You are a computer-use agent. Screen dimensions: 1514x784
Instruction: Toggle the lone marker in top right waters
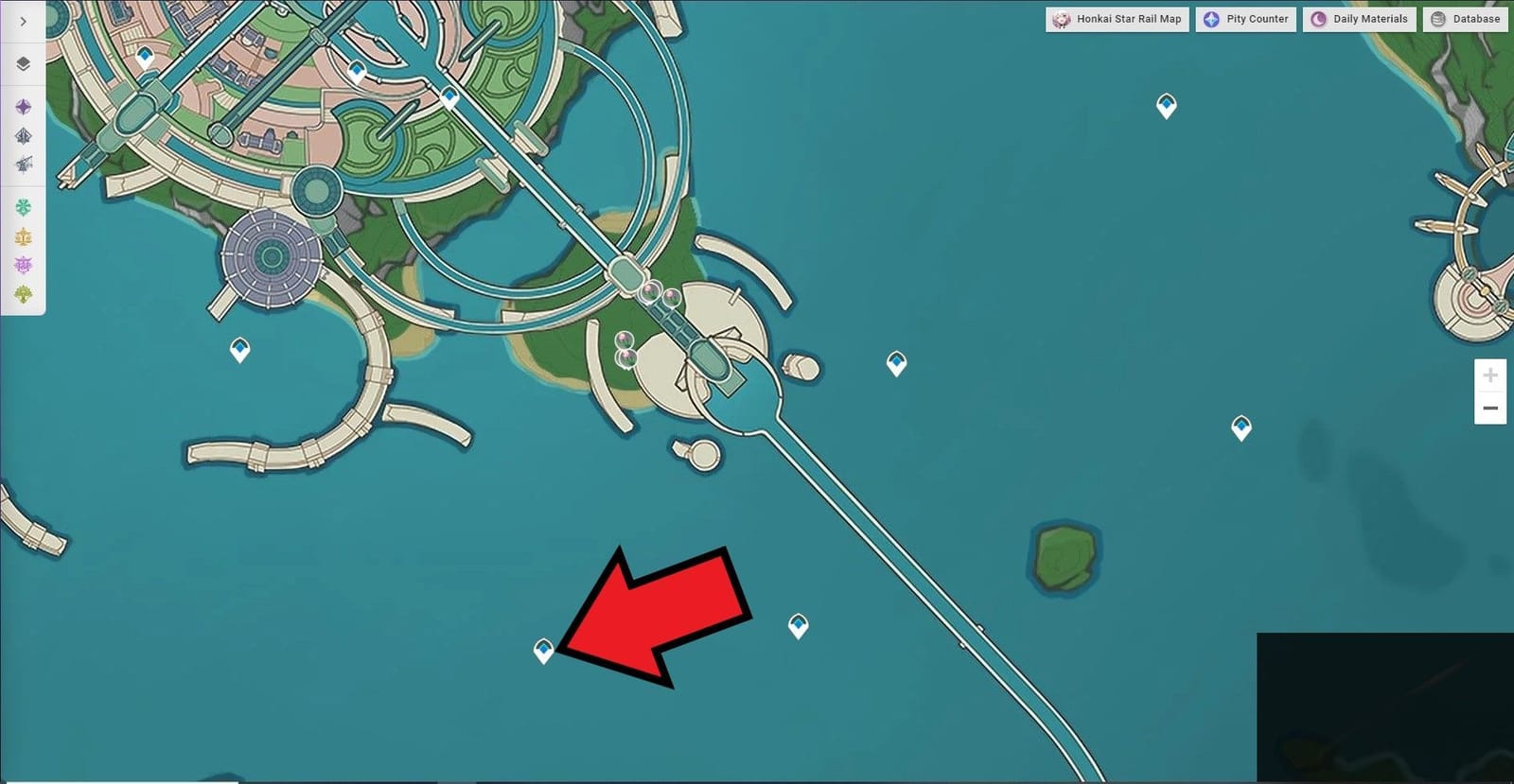click(1168, 104)
